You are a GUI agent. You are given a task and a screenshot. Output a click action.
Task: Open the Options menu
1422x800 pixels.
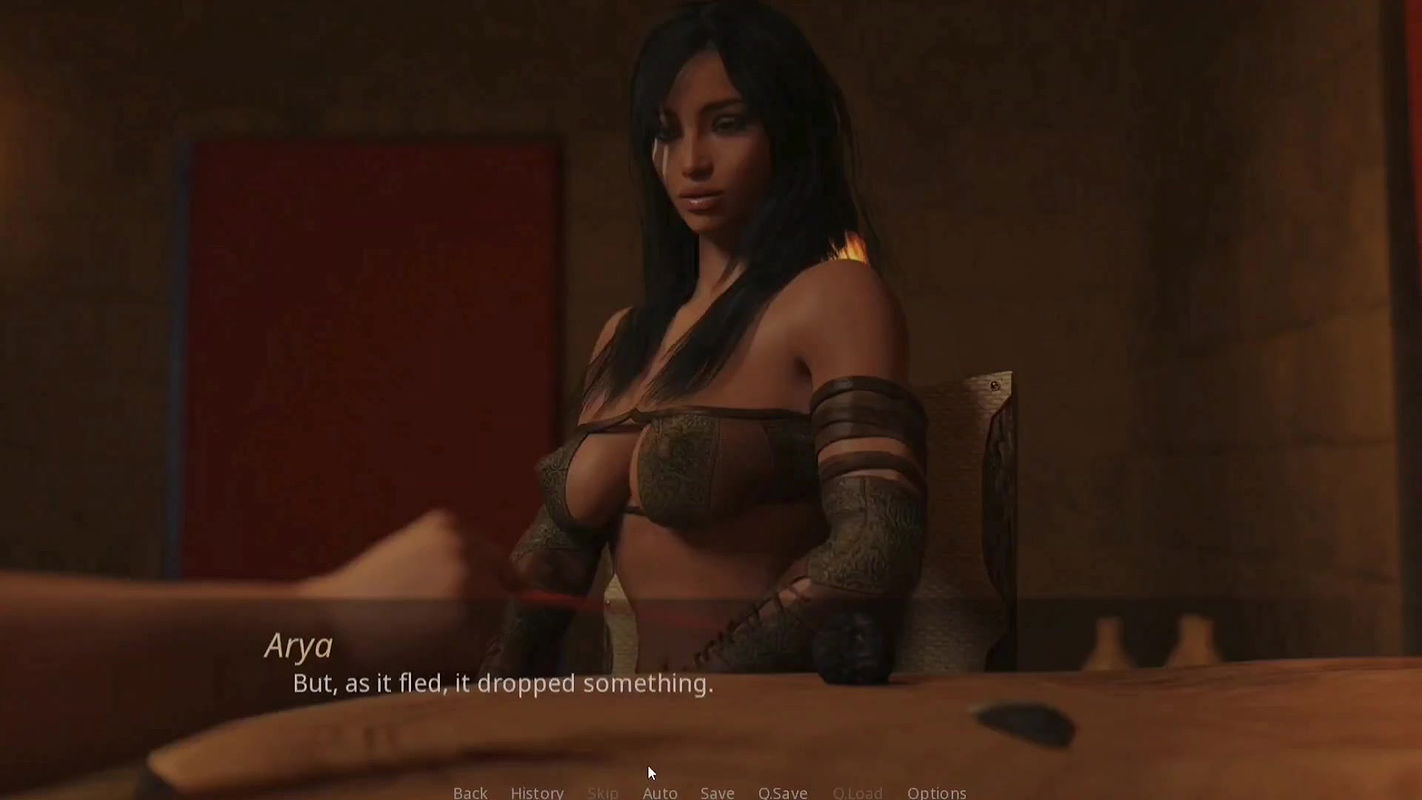click(x=936, y=792)
